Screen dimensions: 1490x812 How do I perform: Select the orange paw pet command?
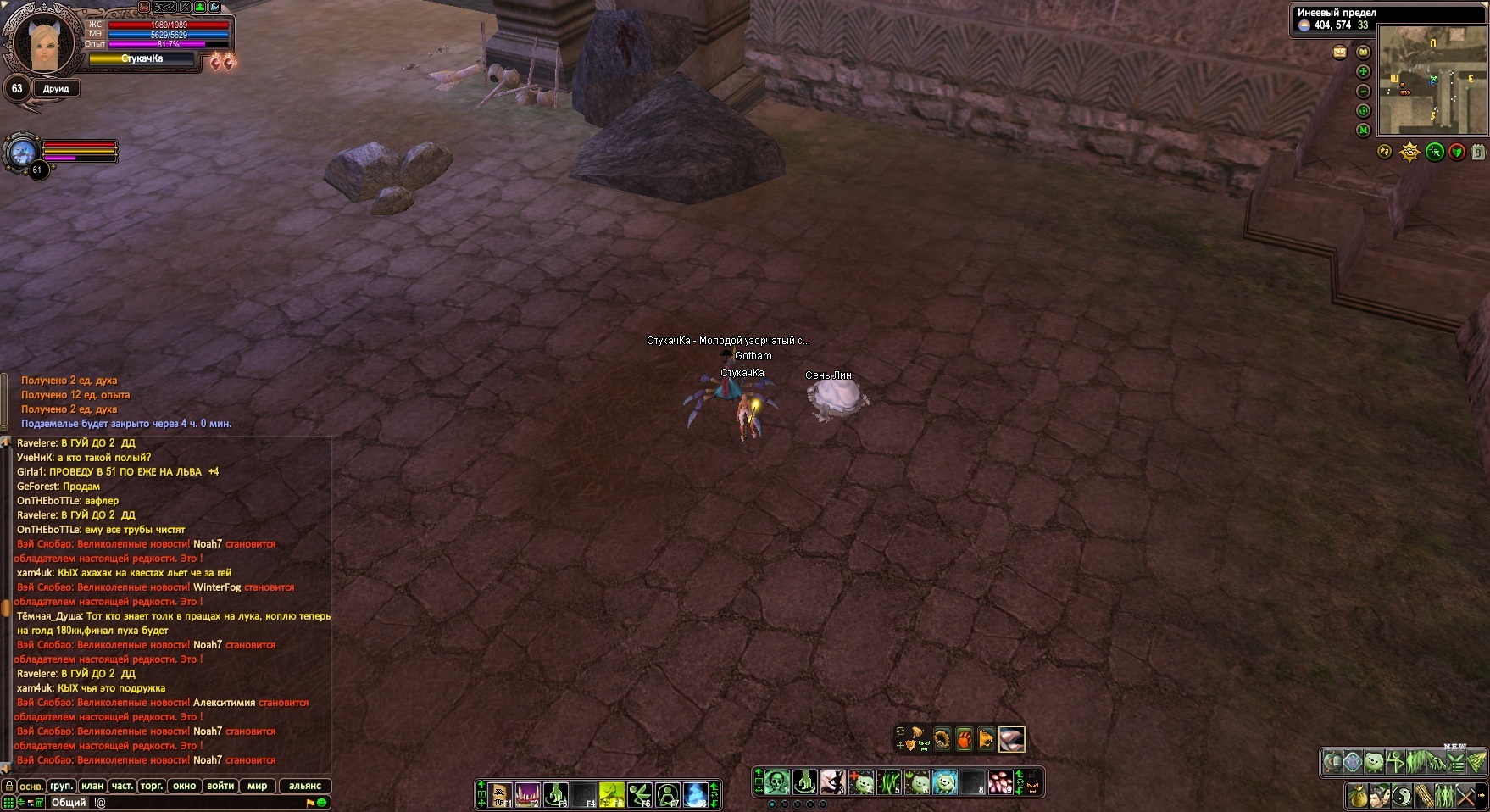(964, 739)
